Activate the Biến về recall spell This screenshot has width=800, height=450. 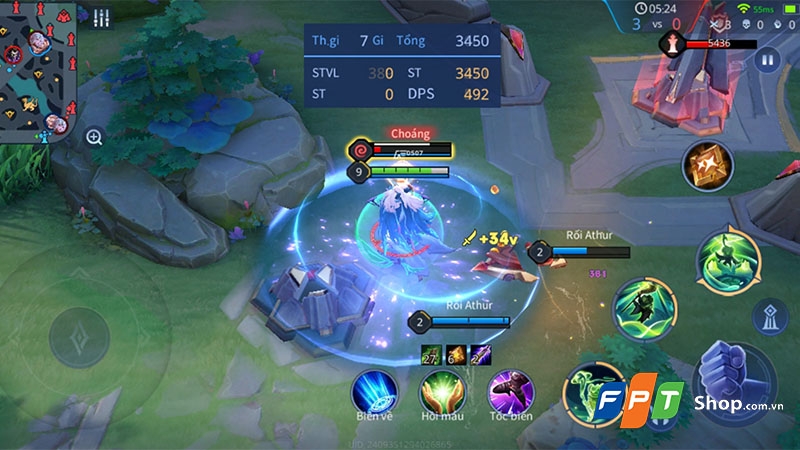coord(377,391)
